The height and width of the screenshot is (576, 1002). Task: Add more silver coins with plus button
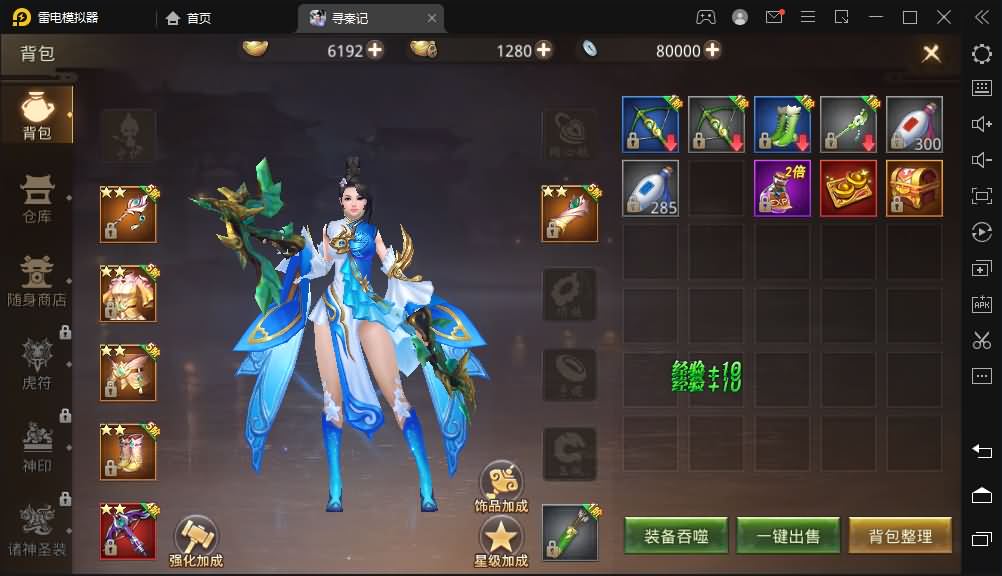pos(712,50)
